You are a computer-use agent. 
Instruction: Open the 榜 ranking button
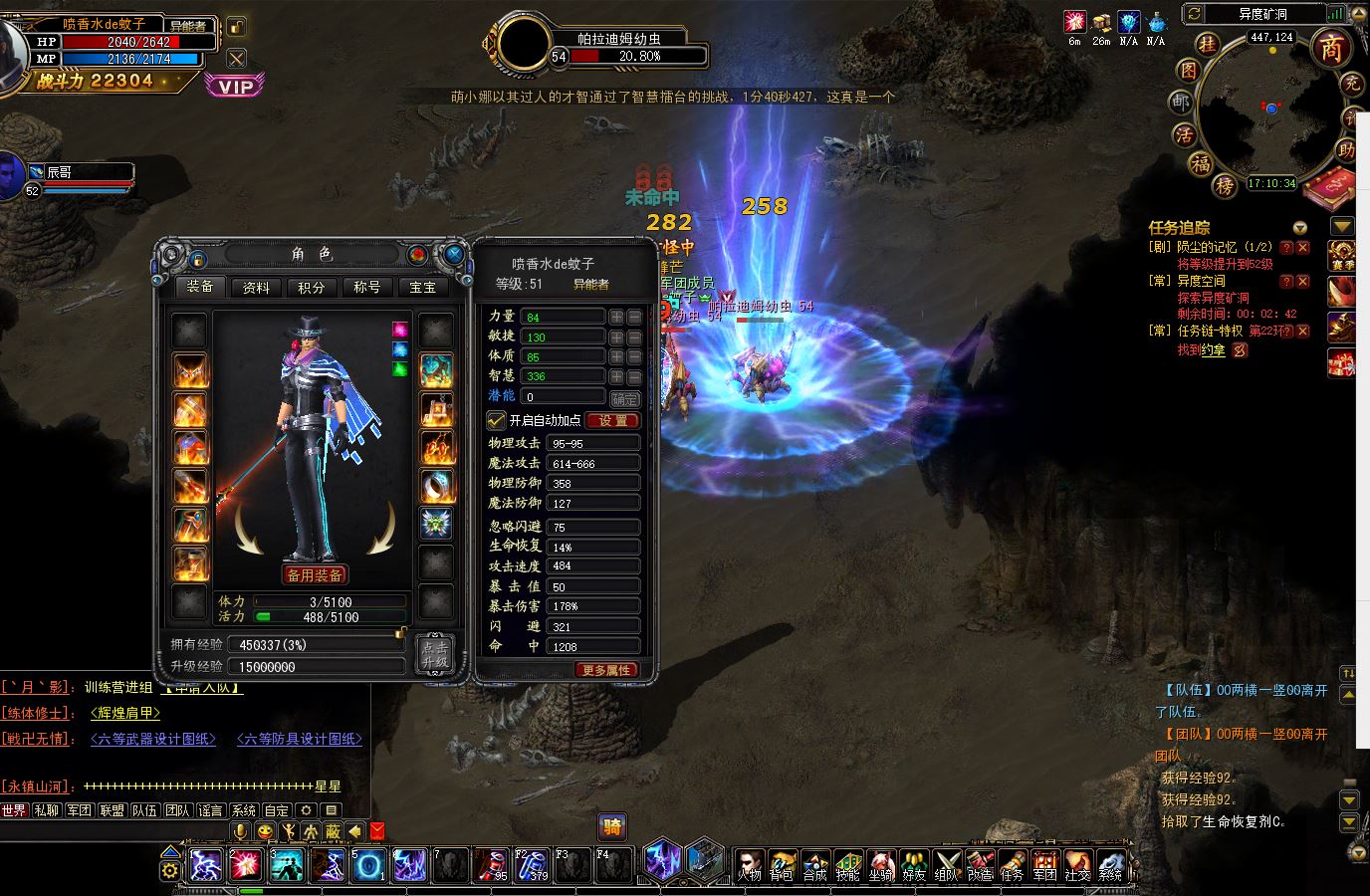pos(1226,186)
